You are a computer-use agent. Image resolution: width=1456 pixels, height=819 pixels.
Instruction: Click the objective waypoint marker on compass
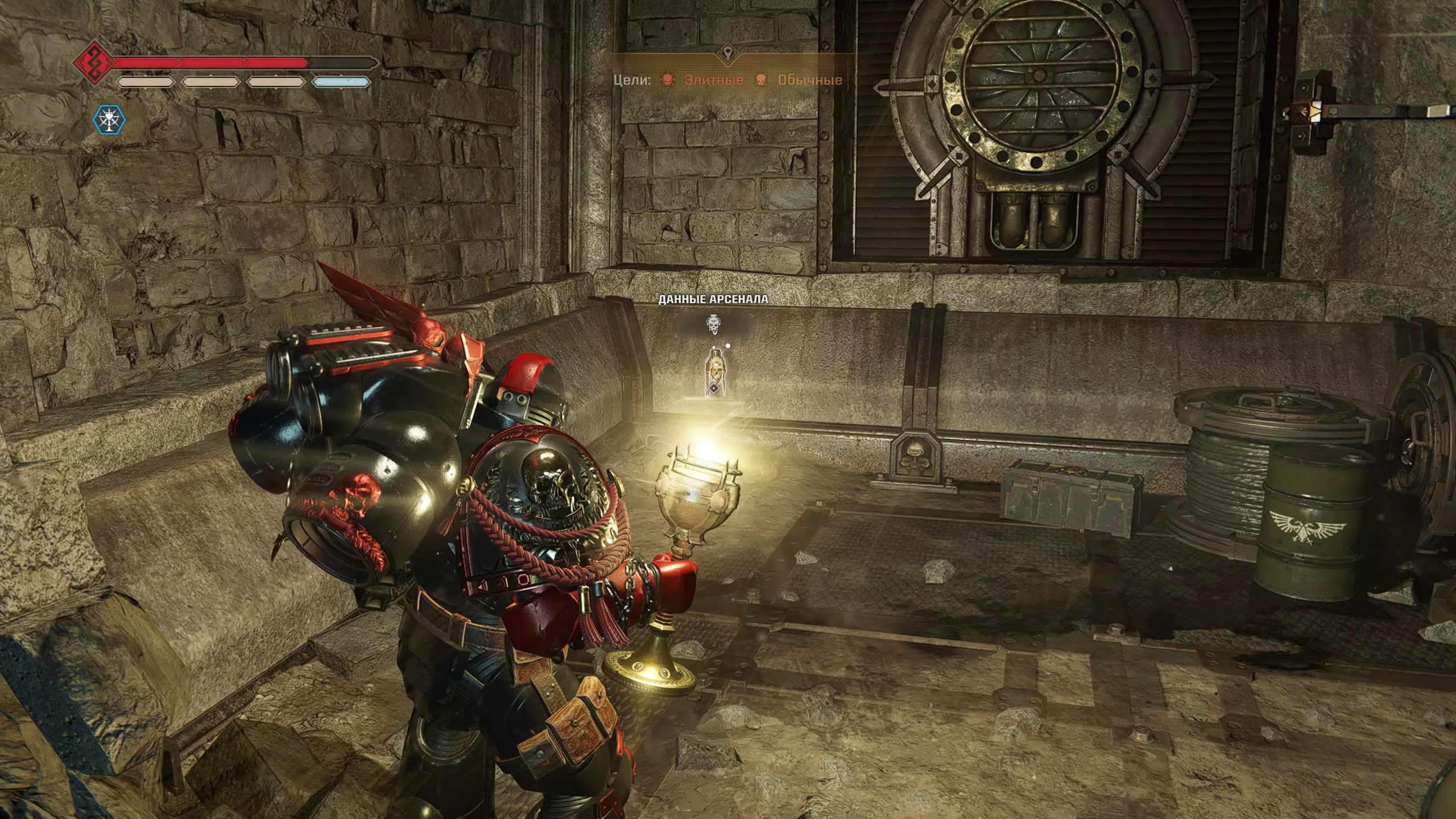(x=727, y=55)
